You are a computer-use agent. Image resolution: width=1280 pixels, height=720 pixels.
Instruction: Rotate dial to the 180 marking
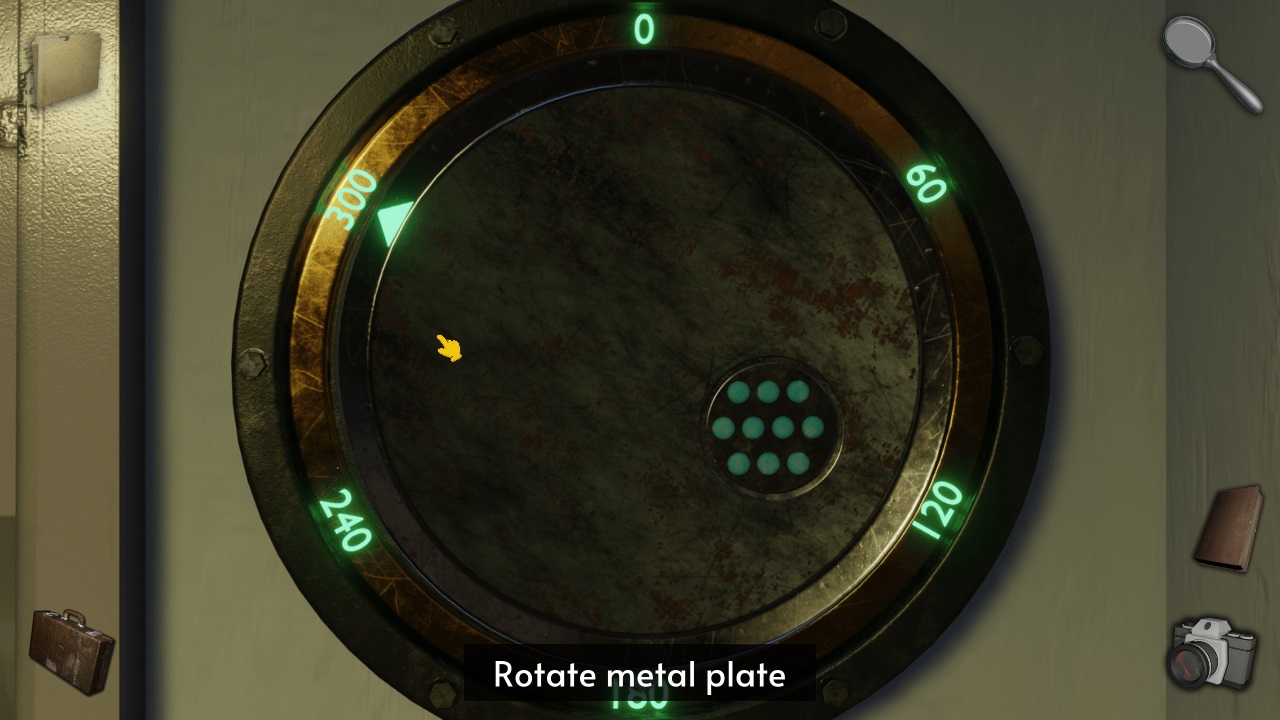[x=640, y=700]
